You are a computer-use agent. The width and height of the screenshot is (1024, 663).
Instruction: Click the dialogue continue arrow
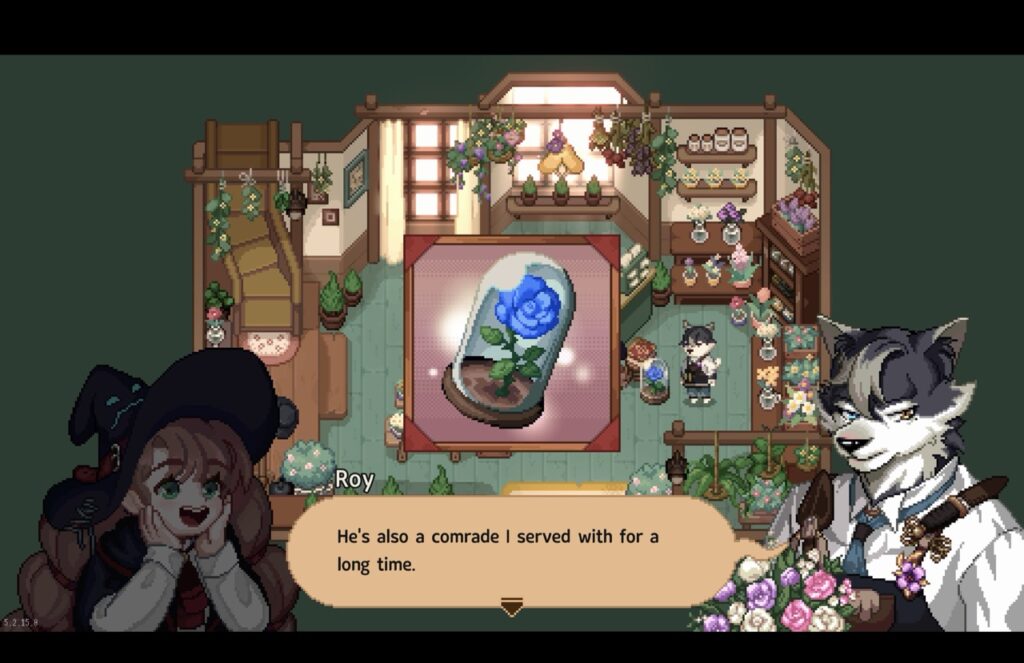511,607
